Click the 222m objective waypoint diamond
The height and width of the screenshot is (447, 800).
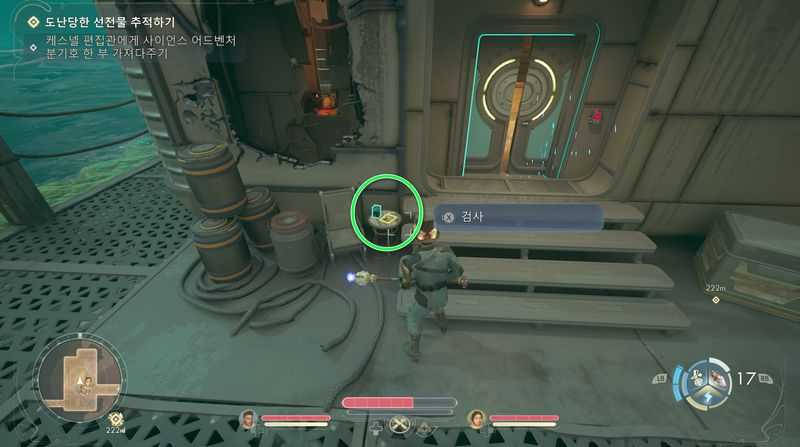pyautogui.click(x=715, y=300)
